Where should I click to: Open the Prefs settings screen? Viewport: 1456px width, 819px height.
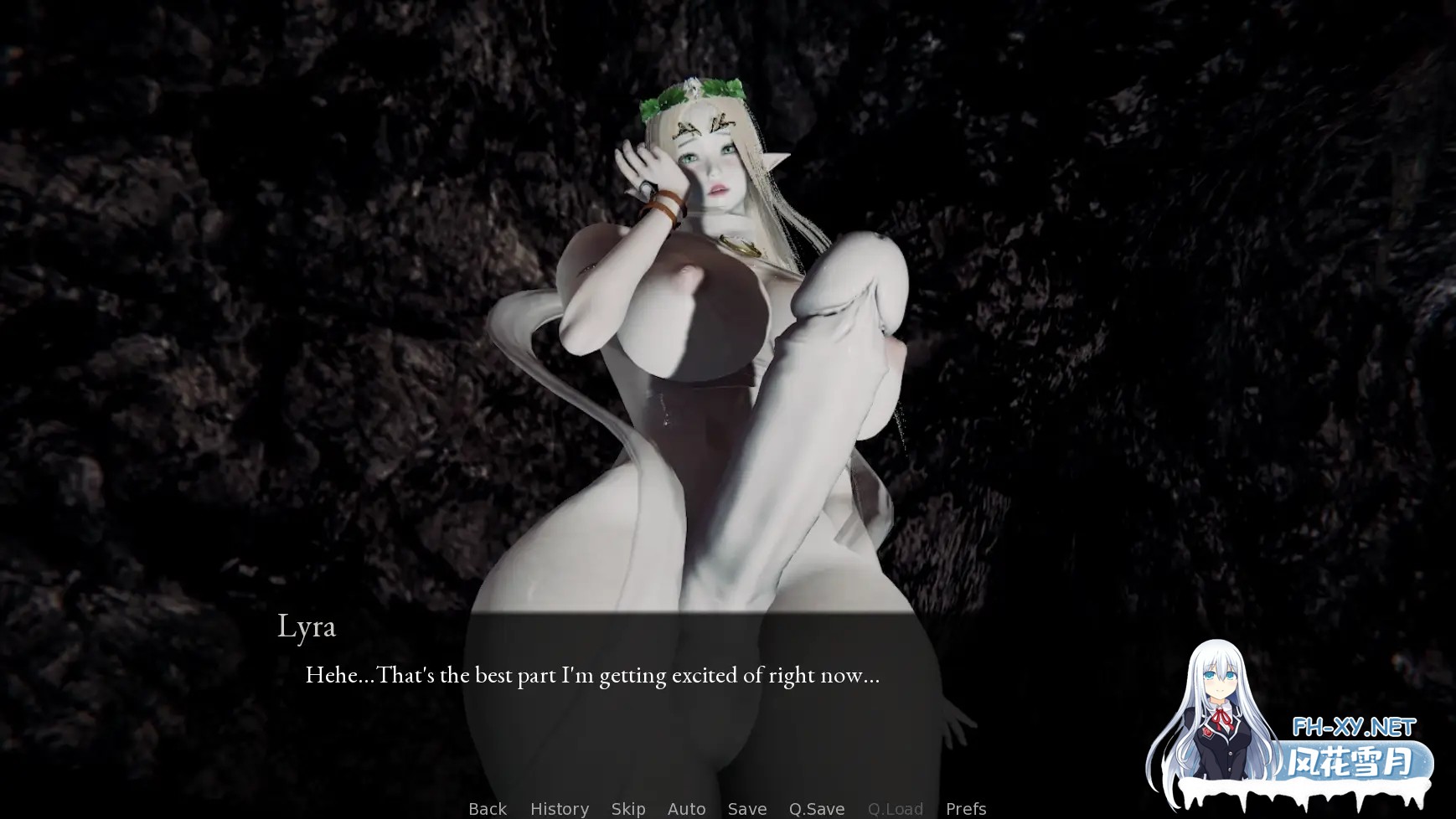point(965,808)
